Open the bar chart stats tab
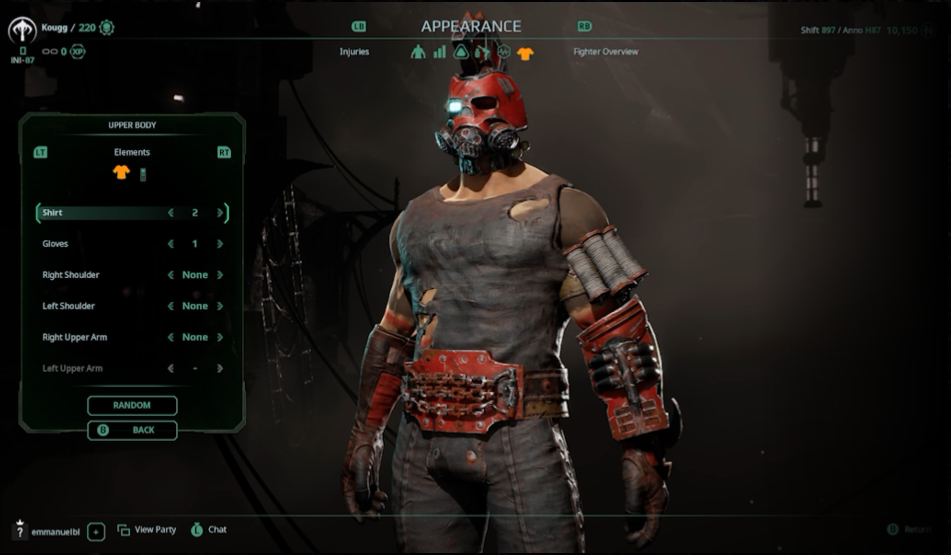Image resolution: width=951 pixels, height=555 pixels. click(440, 52)
